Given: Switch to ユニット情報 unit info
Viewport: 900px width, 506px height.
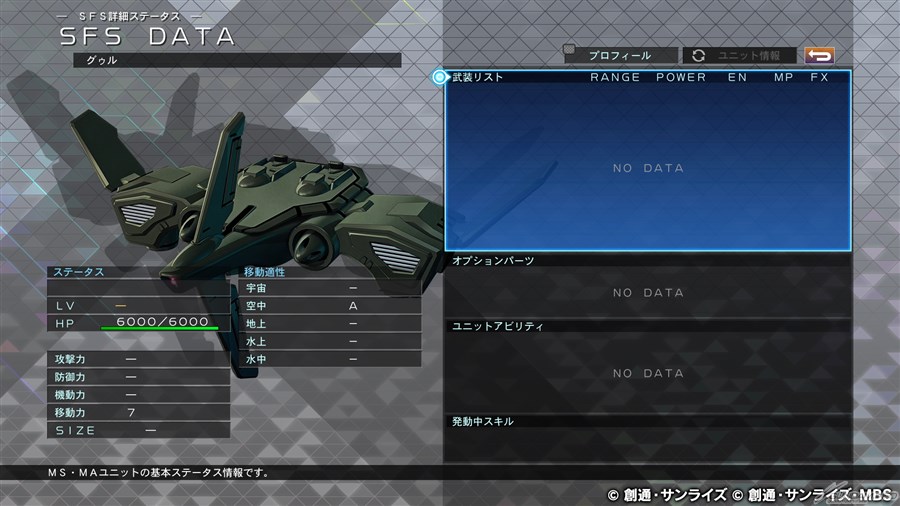Looking at the screenshot, I should 740,56.
